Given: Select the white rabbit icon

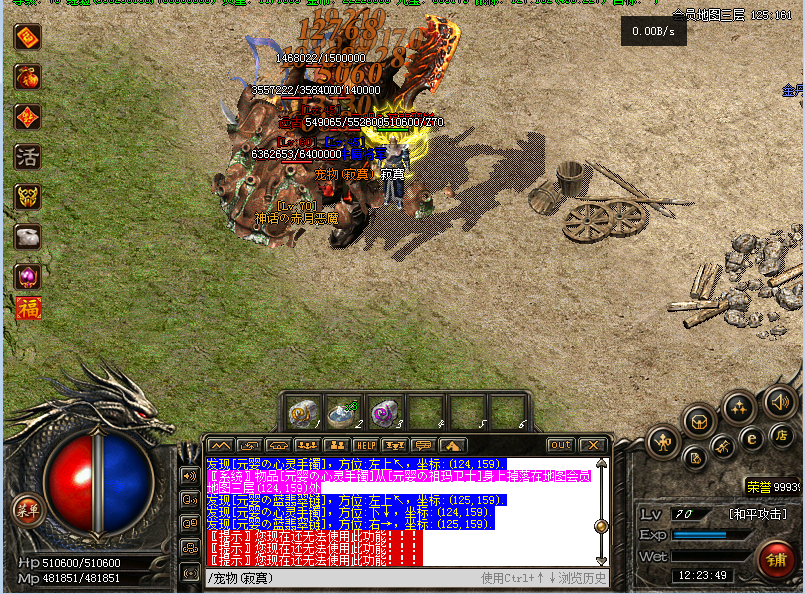Looking at the screenshot, I should (27, 237).
